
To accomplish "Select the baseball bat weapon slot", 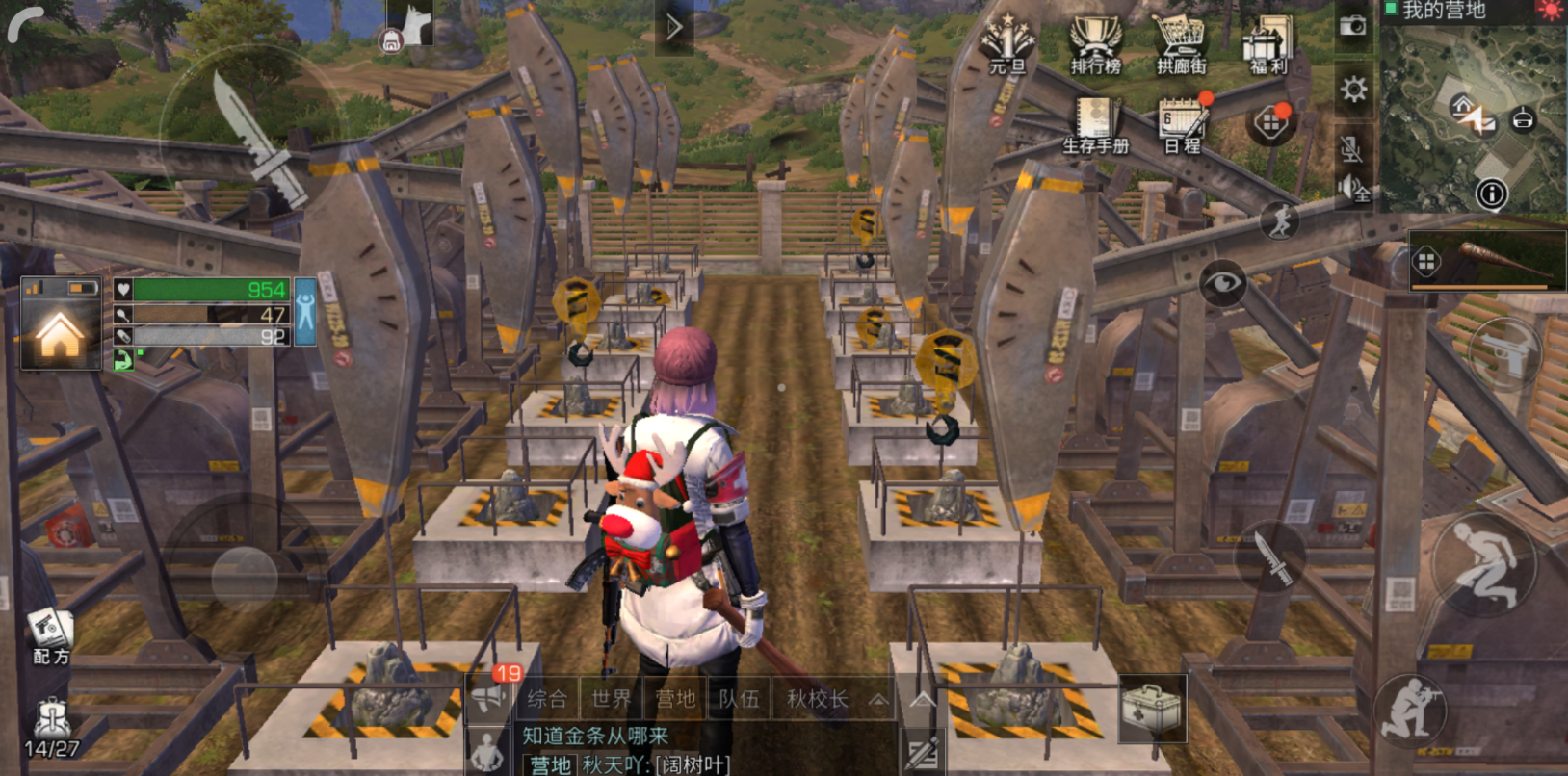I will coord(1488,260).
